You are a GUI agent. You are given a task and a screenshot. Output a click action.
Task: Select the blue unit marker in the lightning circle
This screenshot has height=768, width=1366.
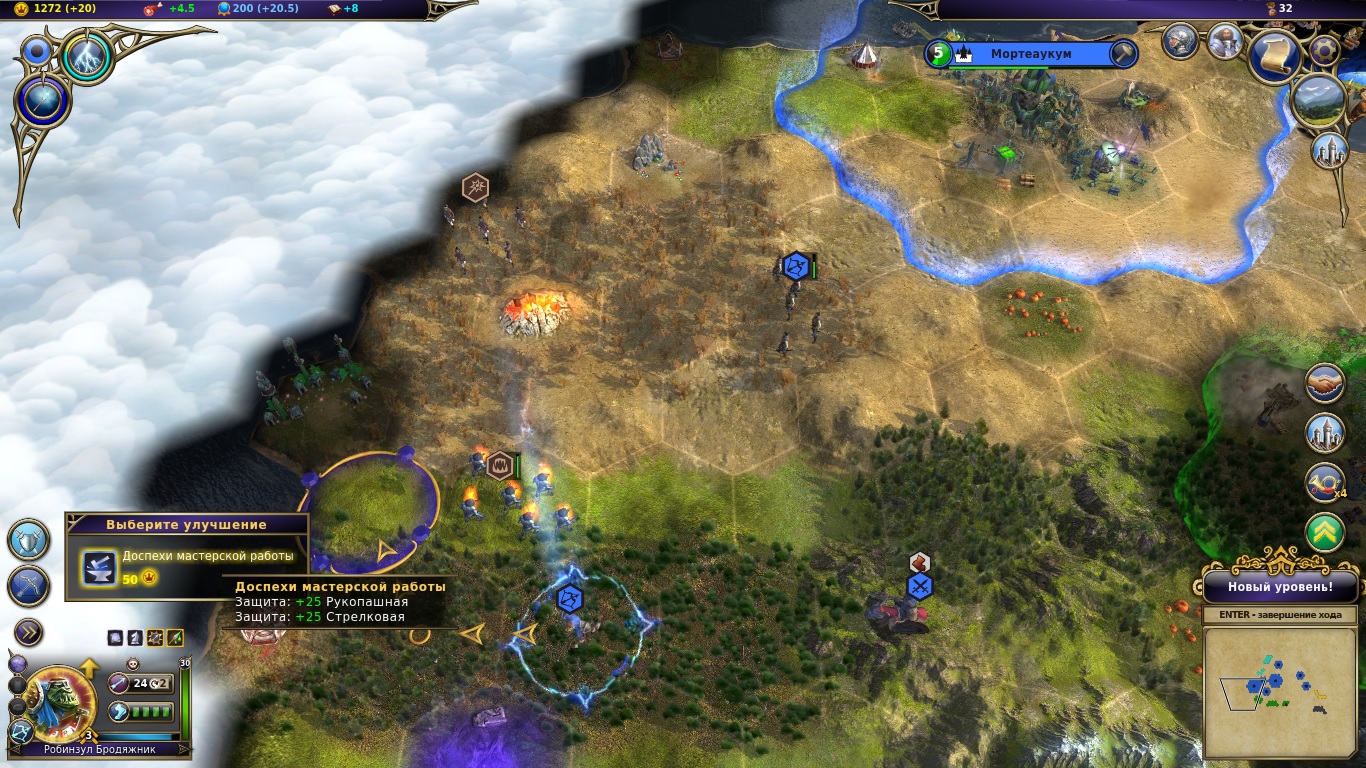pyautogui.click(x=569, y=599)
